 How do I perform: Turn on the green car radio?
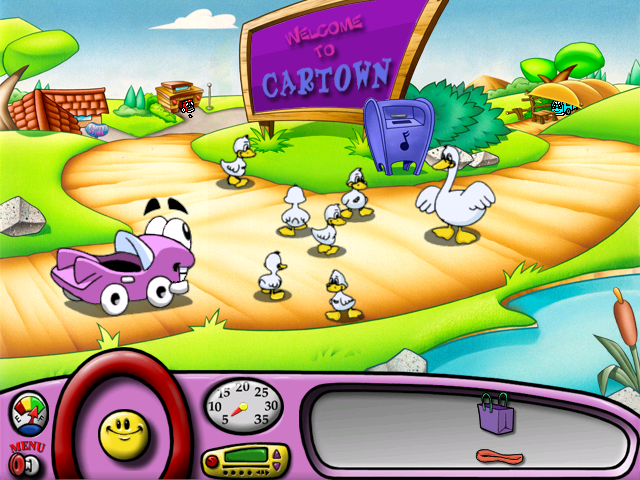(242, 461)
